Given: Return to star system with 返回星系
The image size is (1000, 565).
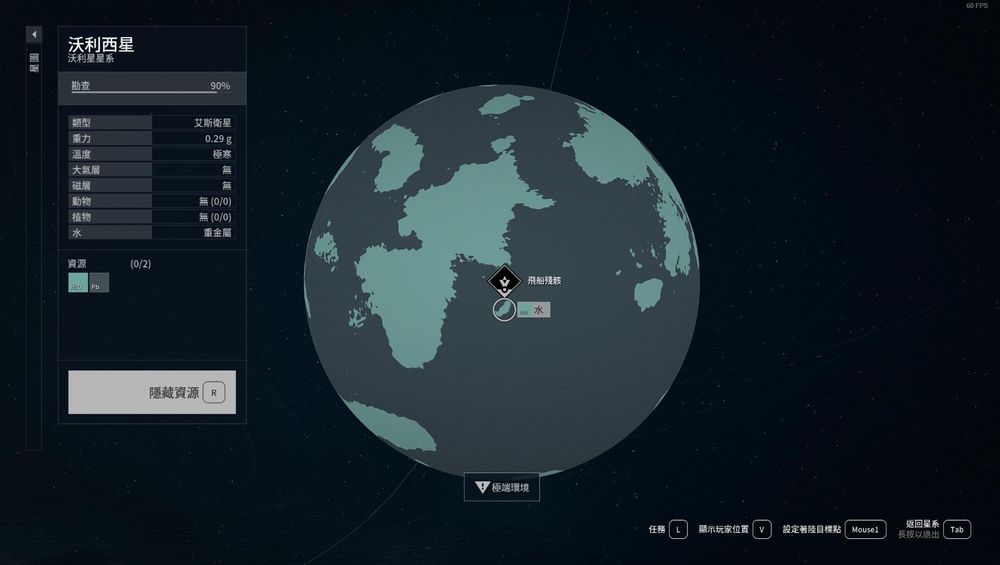Looking at the screenshot, I should tap(957, 529).
